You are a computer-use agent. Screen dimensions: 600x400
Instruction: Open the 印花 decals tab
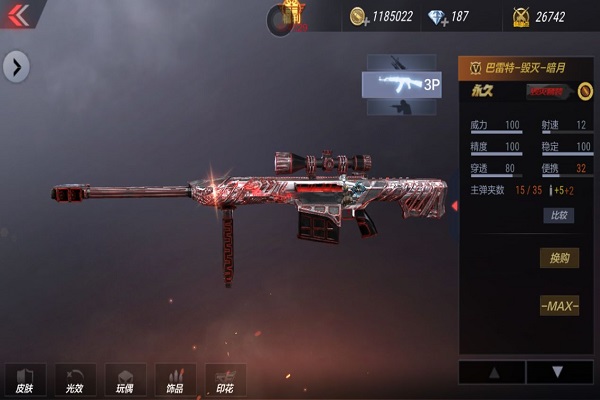pyautogui.click(x=225, y=380)
